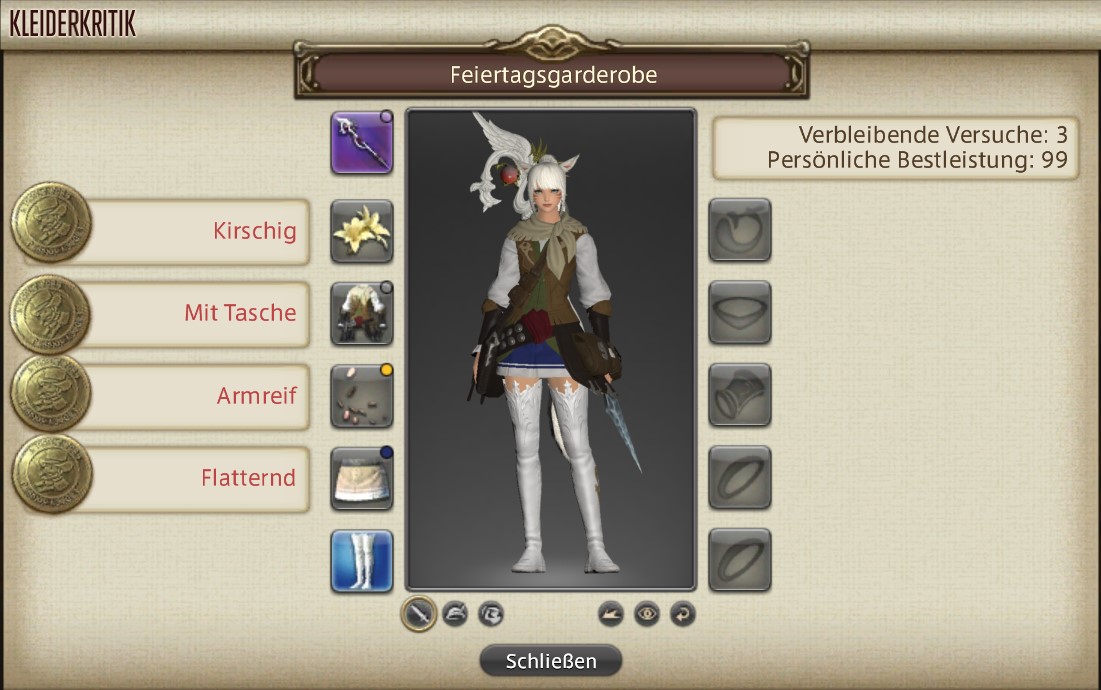The width and height of the screenshot is (1101, 690).
Task: Toggle the visor button under the preview
Action: tap(489, 613)
